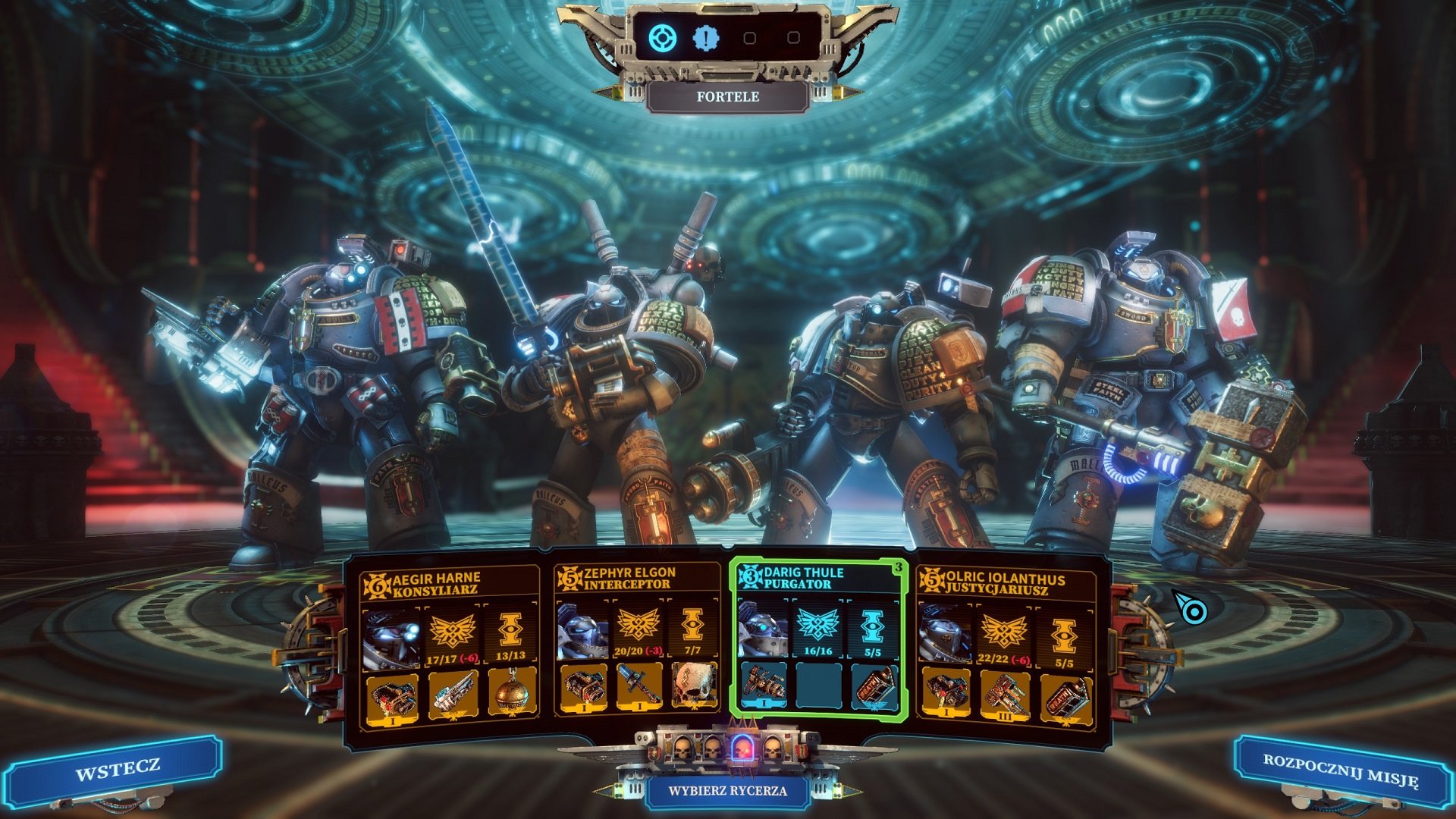1456x819 pixels.
Task: Click the gear-with-exclamation stratagem icon under Fortele
Action: coord(706,38)
